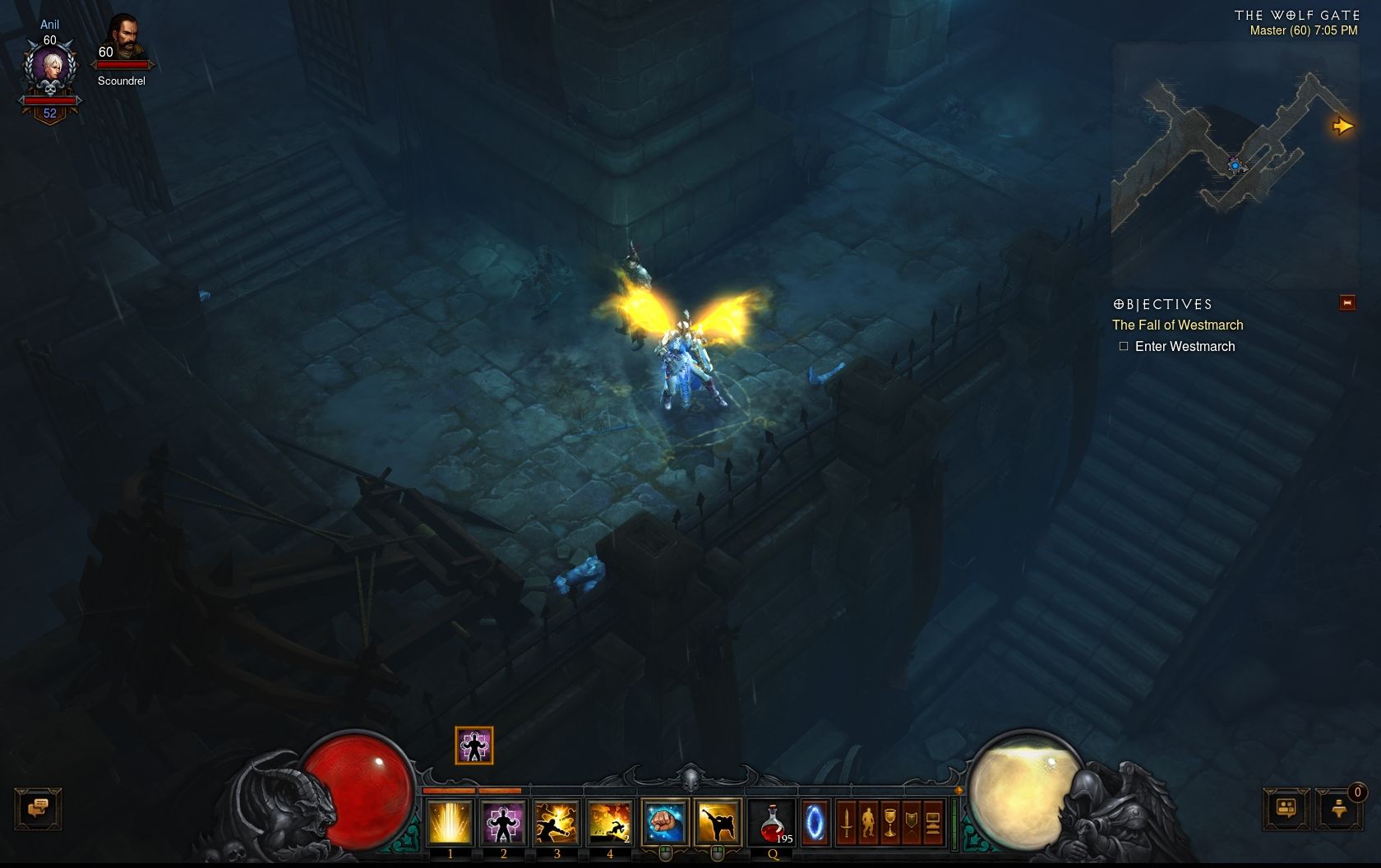Viewport: 1381px width, 868px height.
Task: Click the active buff icon above skill bar
Action: (x=473, y=746)
